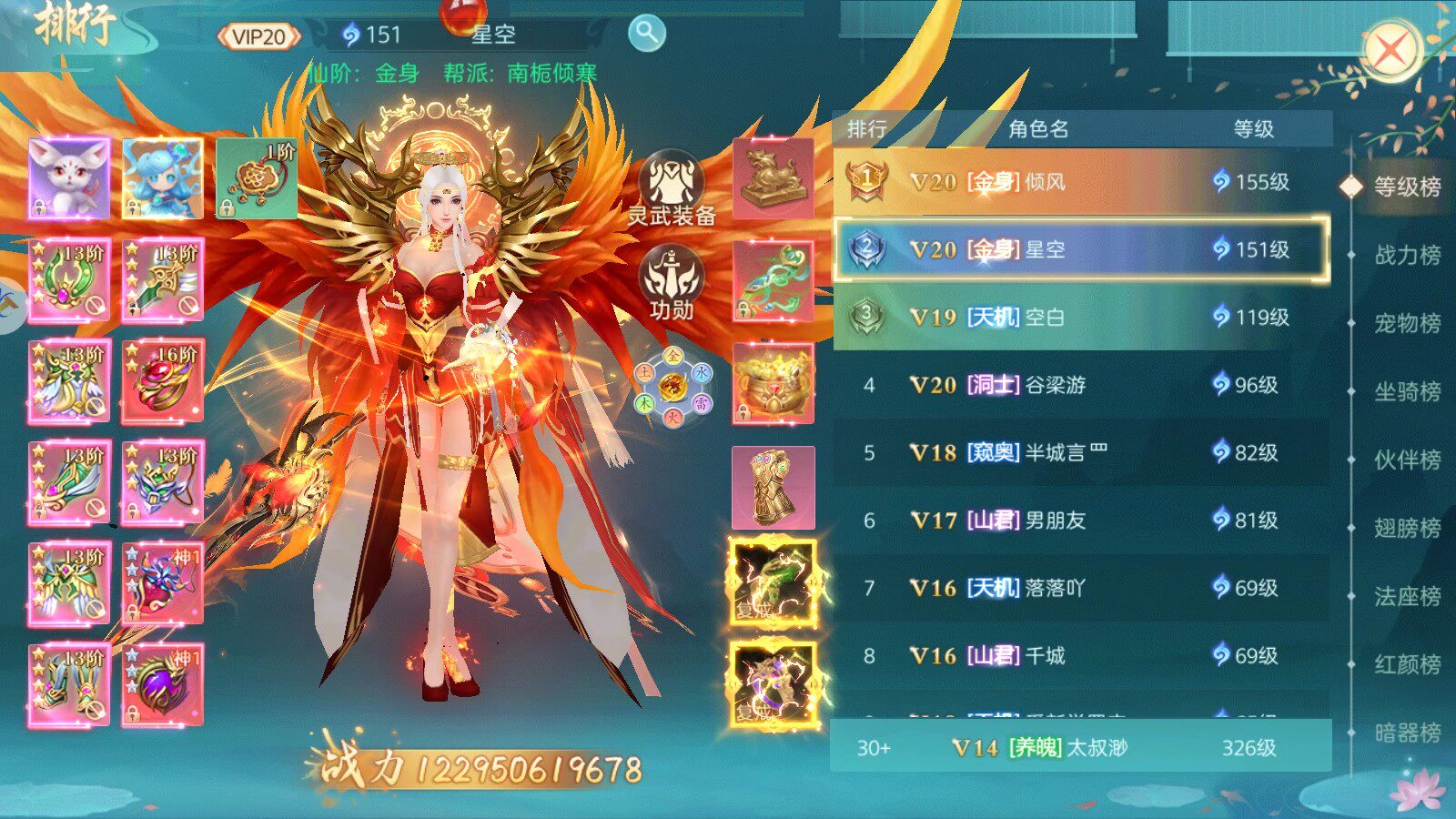1456x819 pixels.
Task: Select the 16阶 ruby ring slot
Action: tap(163, 381)
